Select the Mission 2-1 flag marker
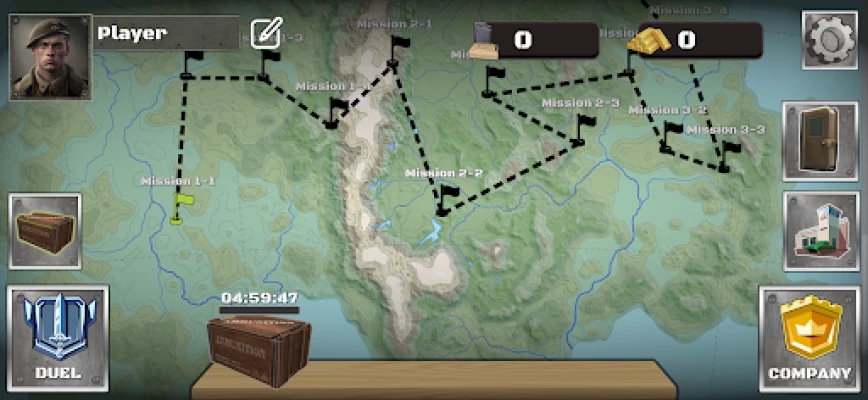Viewport: 868px width, 400px height. 398,52
